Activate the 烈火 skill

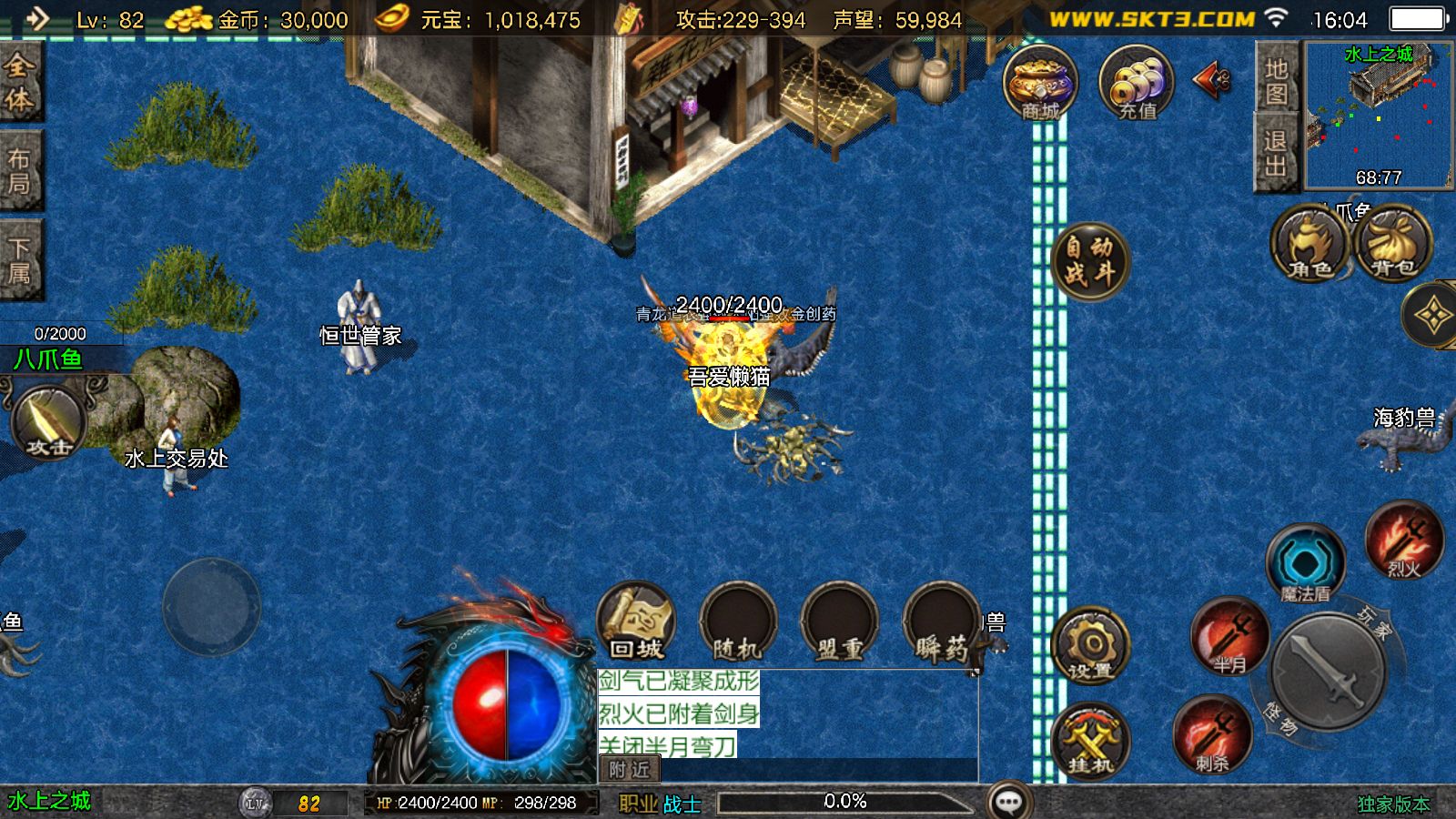point(1404,540)
